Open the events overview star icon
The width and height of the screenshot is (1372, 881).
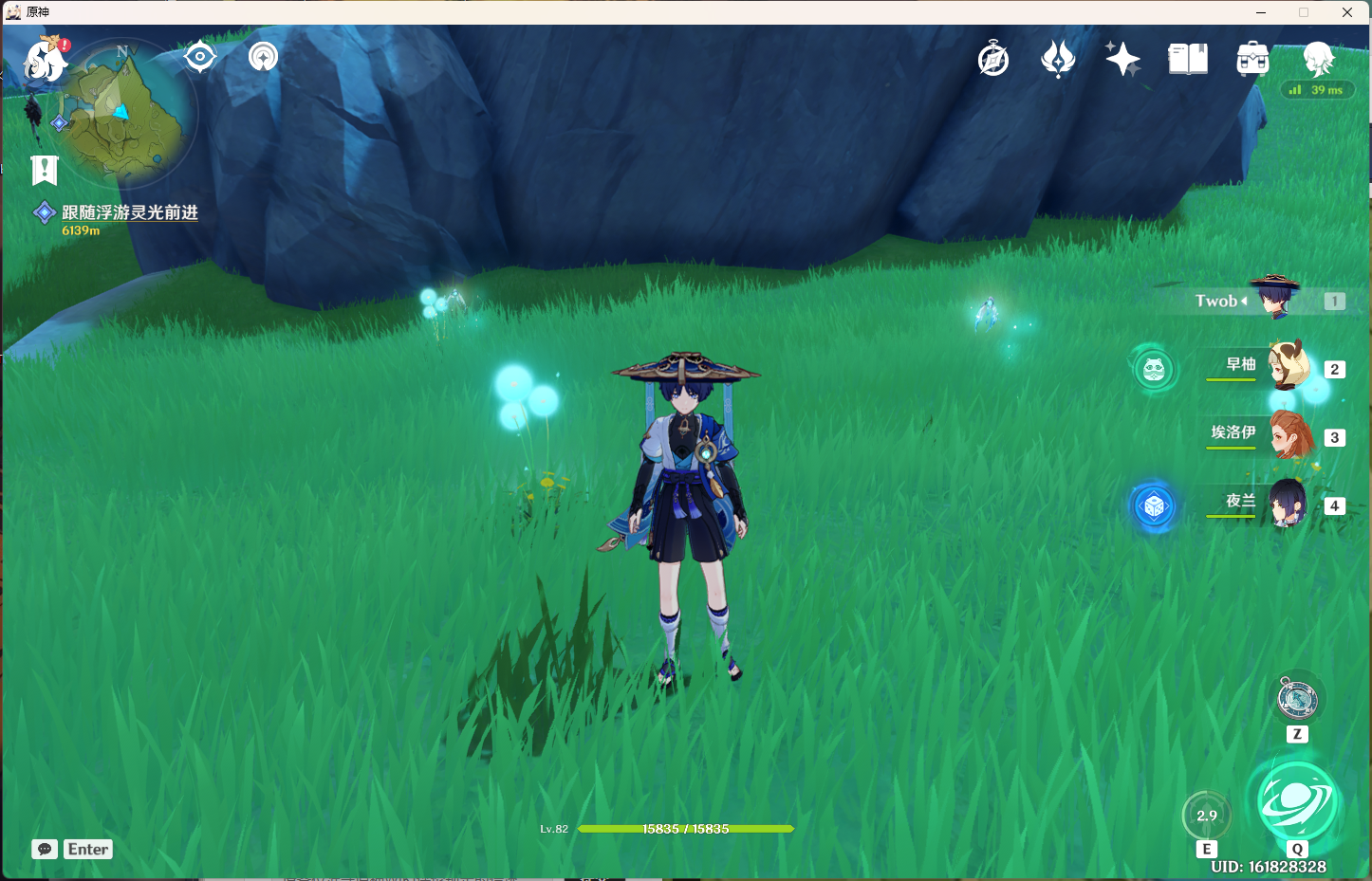click(x=1122, y=58)
